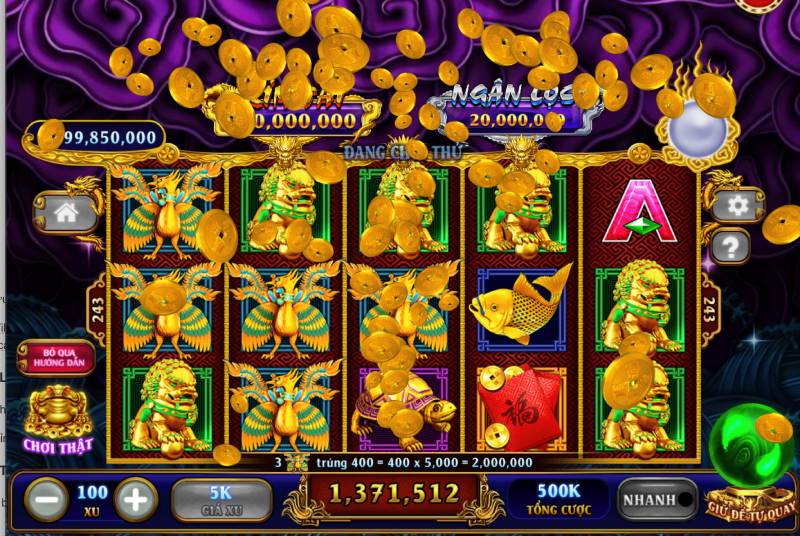Toggle the NHANH fast spin switch
Viewport: 800px width, 536px height.
[657, 499]
